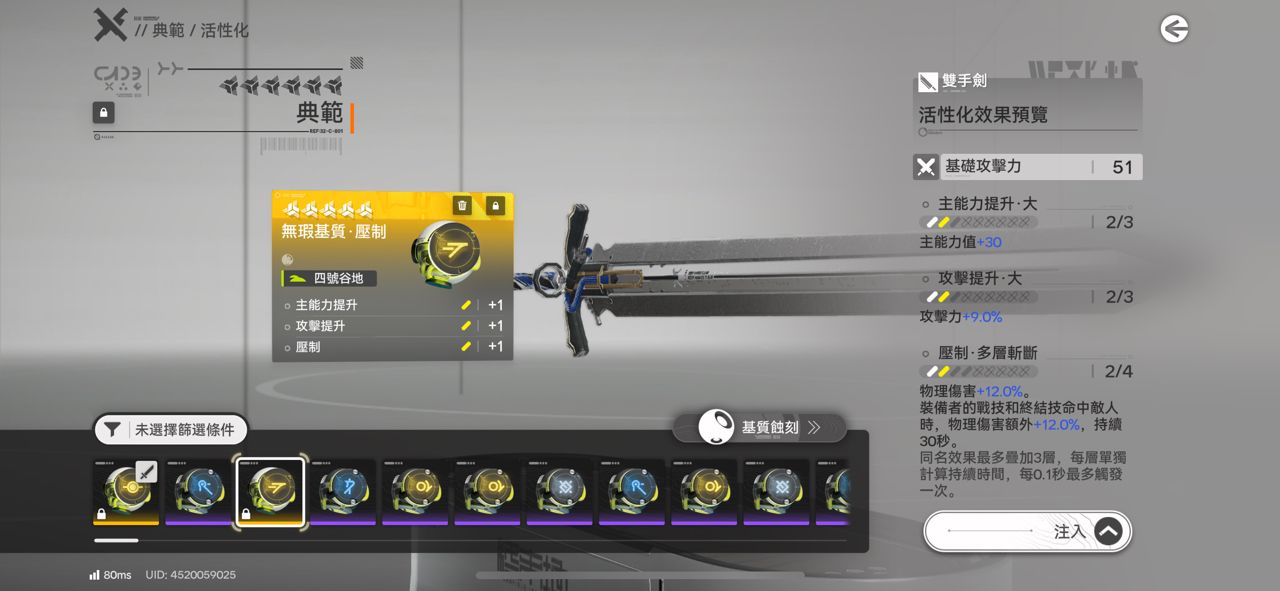Viewport: 1280px width, 591px height.
Task: Click the 四號谷地 source tag on essence card
Action: (x=328, y=278)
